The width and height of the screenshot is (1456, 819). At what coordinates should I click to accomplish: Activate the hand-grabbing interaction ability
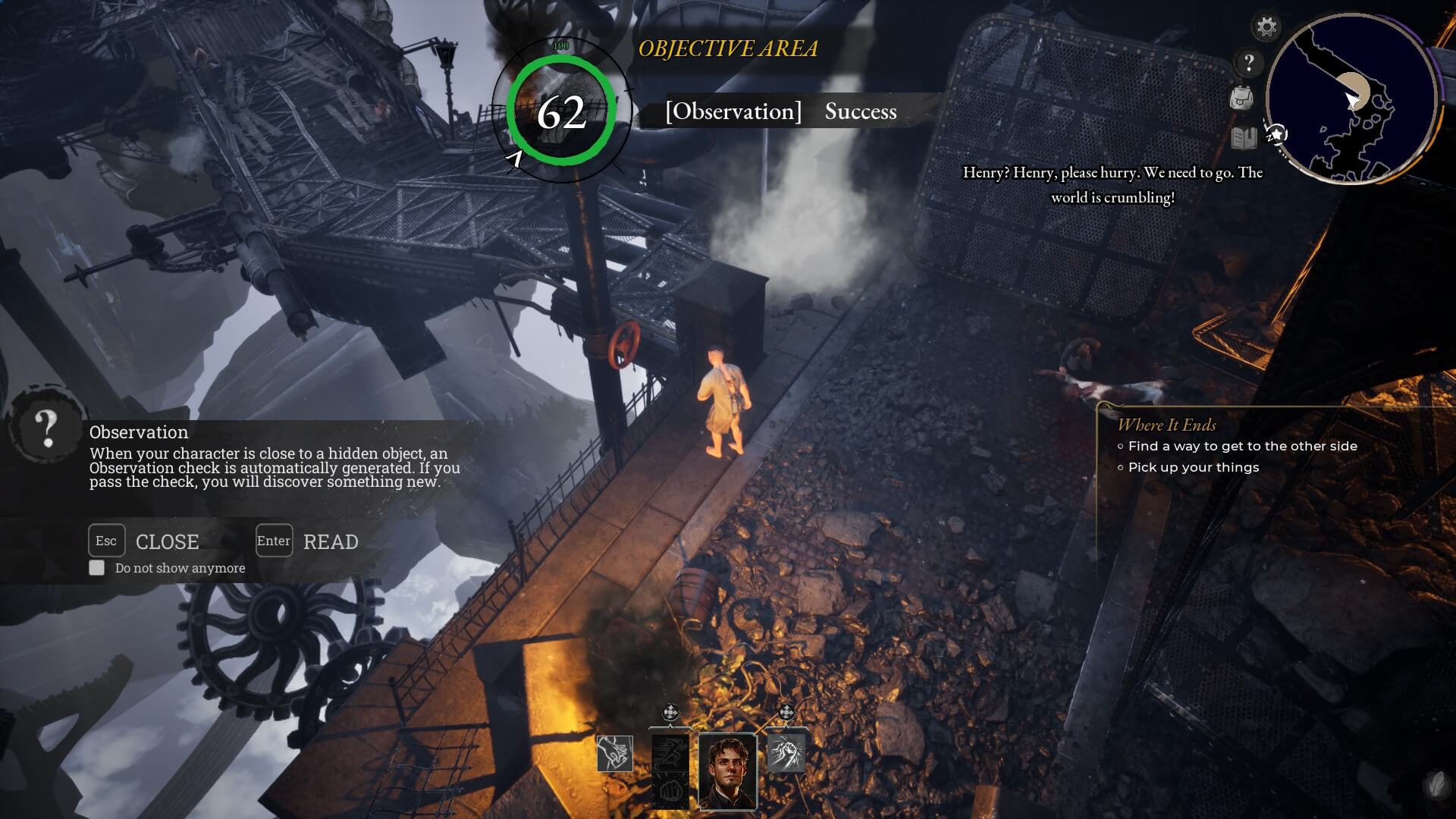tap(614, 754)
